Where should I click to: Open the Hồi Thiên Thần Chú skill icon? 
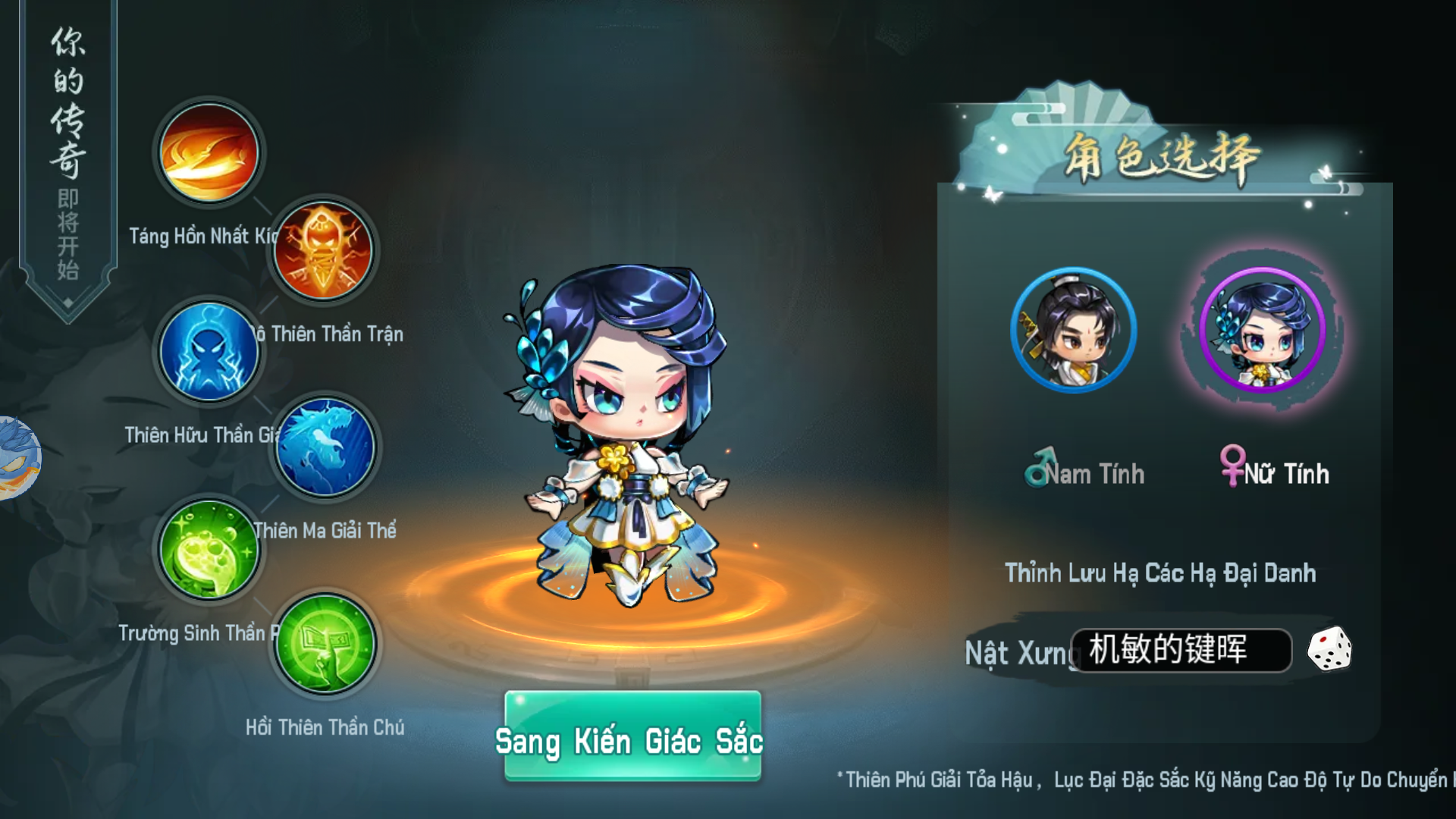tap(324, 645)
